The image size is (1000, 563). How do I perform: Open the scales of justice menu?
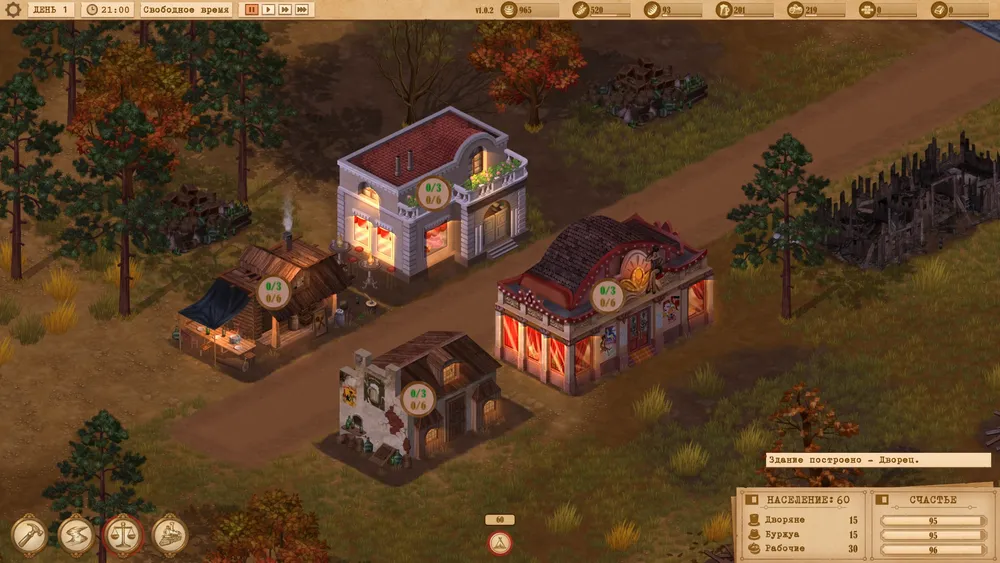pyautogui.click(x=123, y=535)
